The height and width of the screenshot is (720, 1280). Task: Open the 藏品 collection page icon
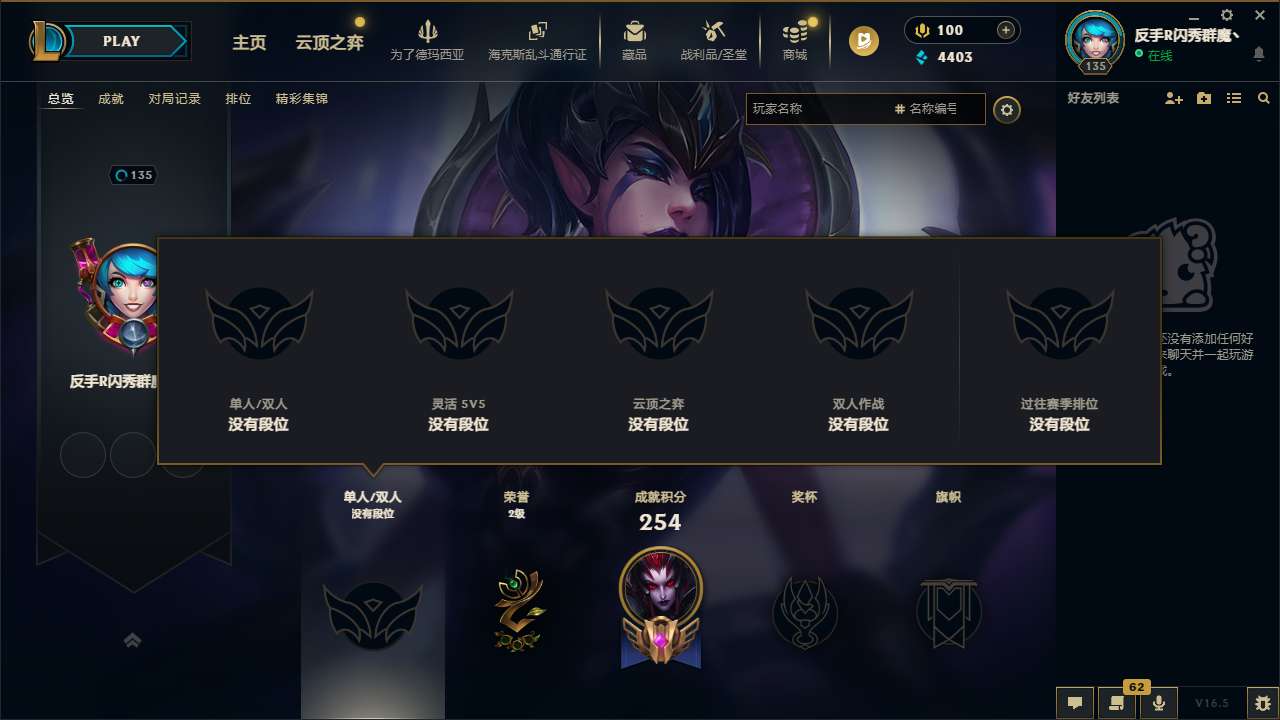point(635,30)
